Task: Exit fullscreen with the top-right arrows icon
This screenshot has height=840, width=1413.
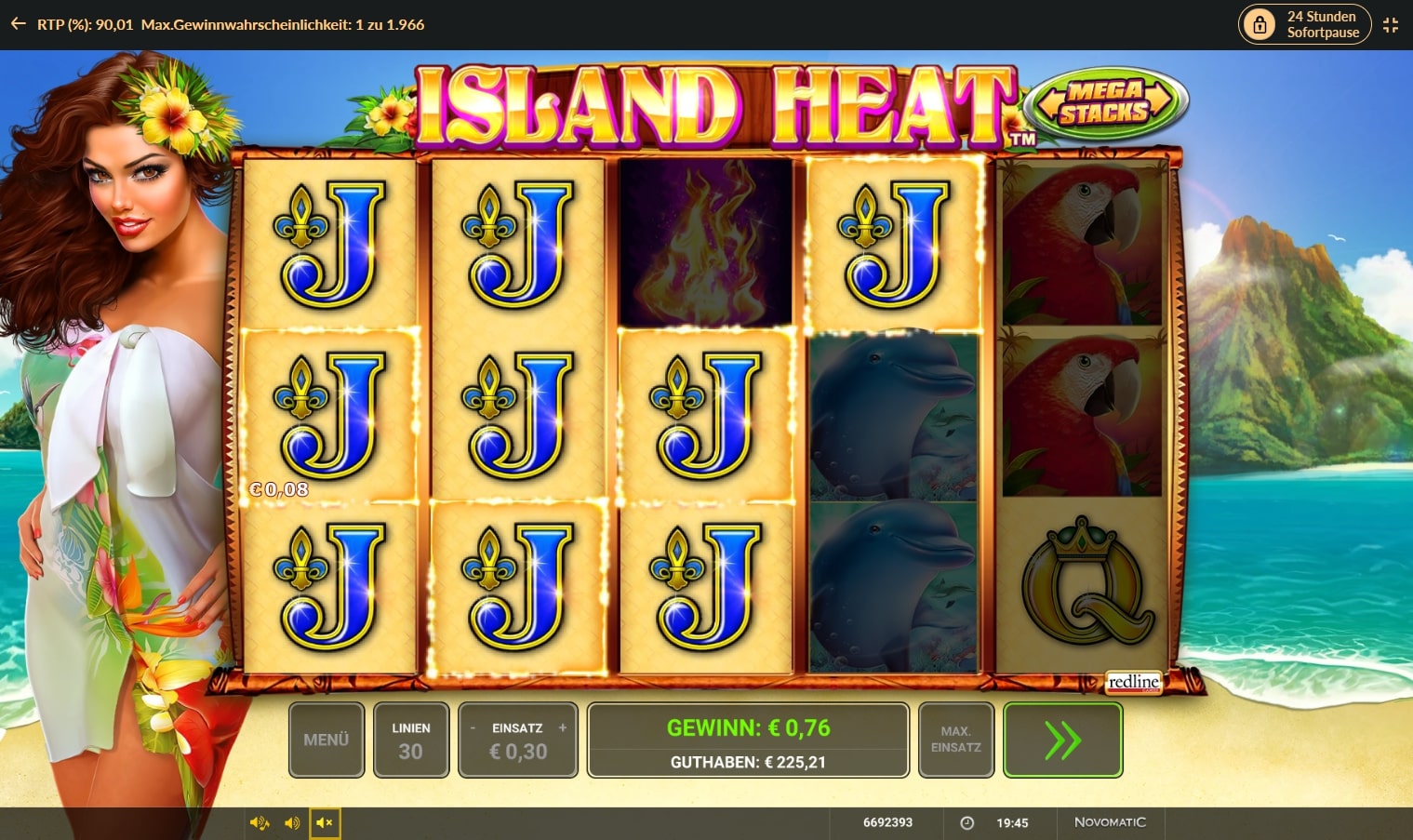Action: coord(1392,24)
